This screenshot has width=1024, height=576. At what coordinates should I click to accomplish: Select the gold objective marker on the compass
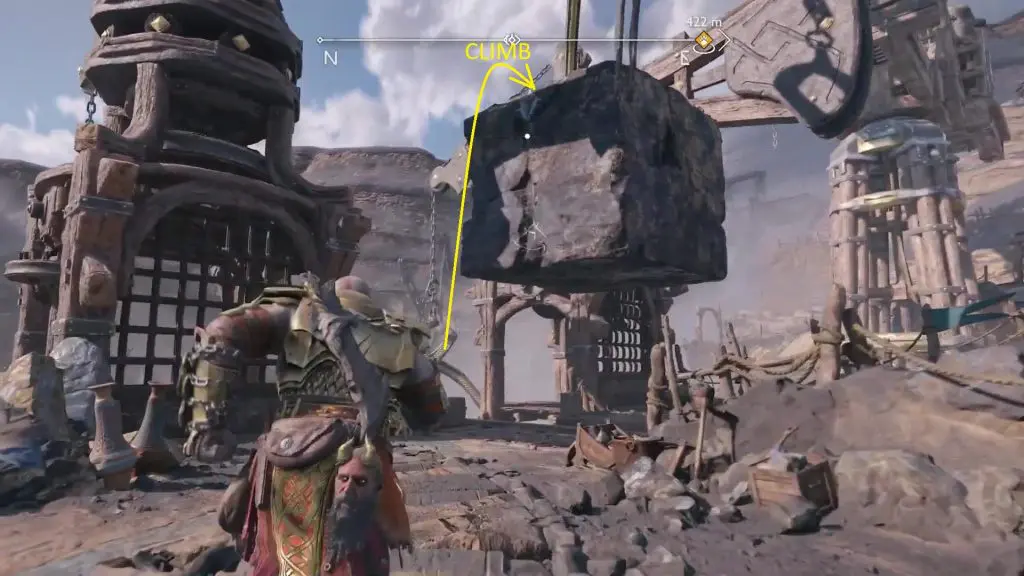(704, 41)
